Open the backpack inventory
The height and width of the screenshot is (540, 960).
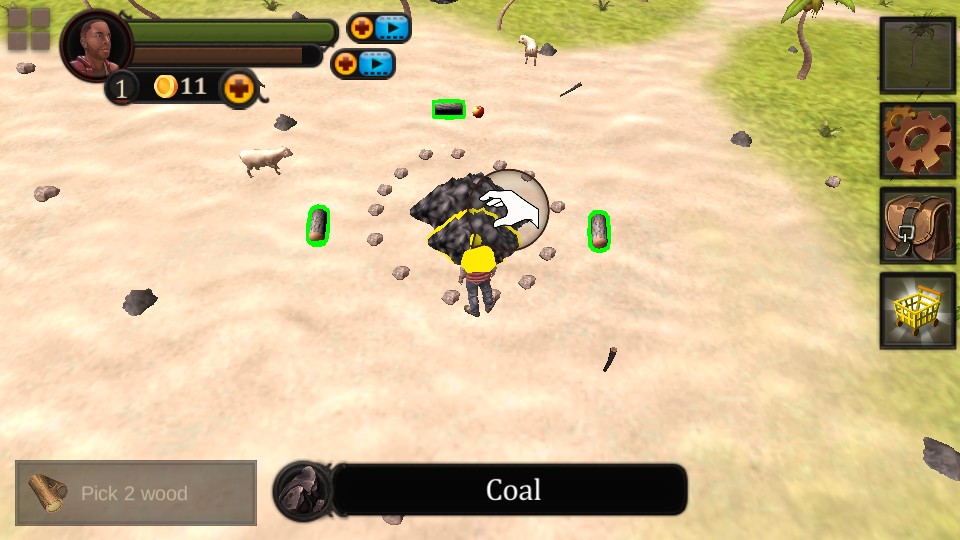[917, 226]
